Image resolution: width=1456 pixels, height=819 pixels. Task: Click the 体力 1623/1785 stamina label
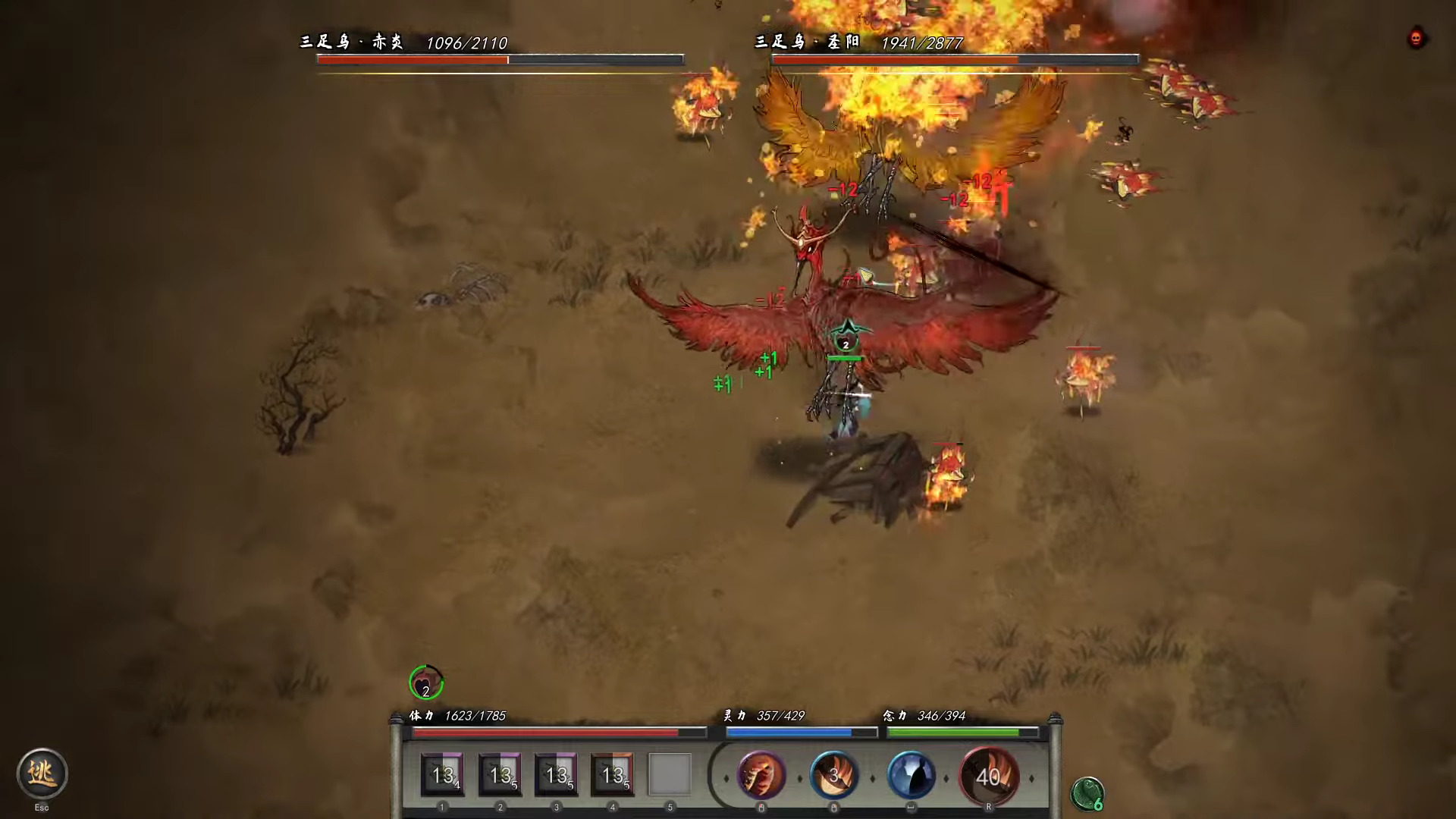pos(456,715)
